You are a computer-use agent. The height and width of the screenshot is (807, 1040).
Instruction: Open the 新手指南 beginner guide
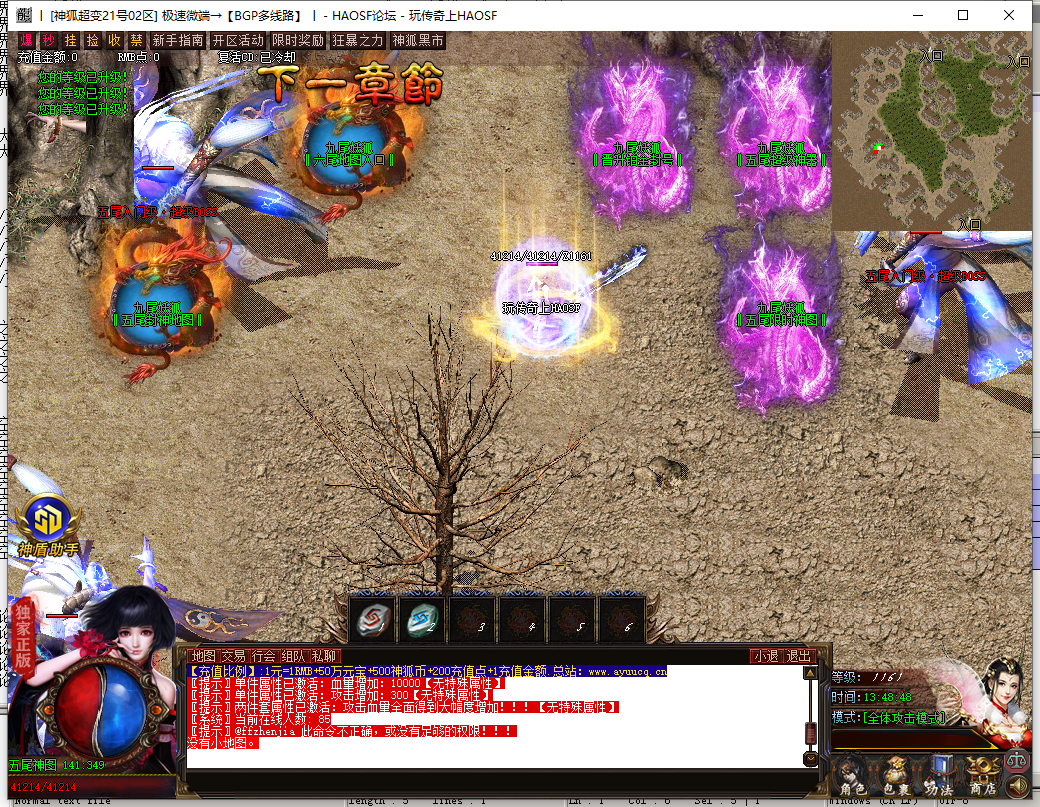179,41
